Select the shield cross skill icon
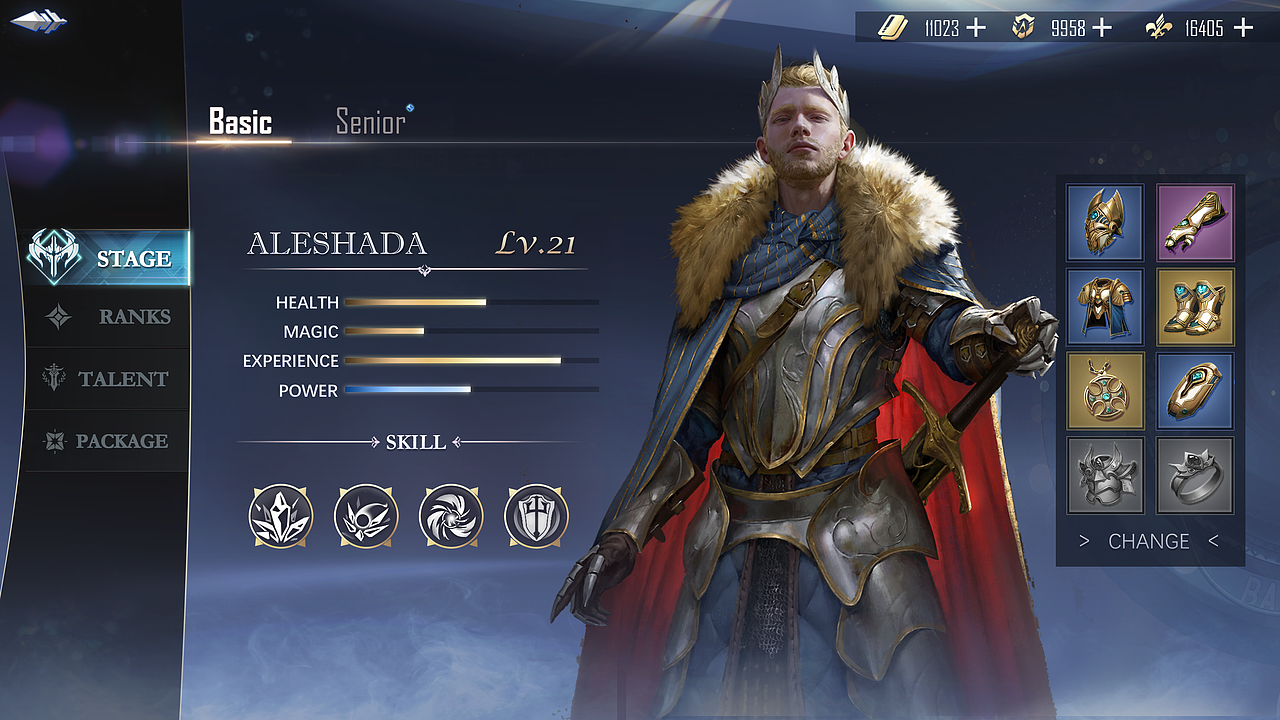1280x720 pixels. (x=537, y=516)
